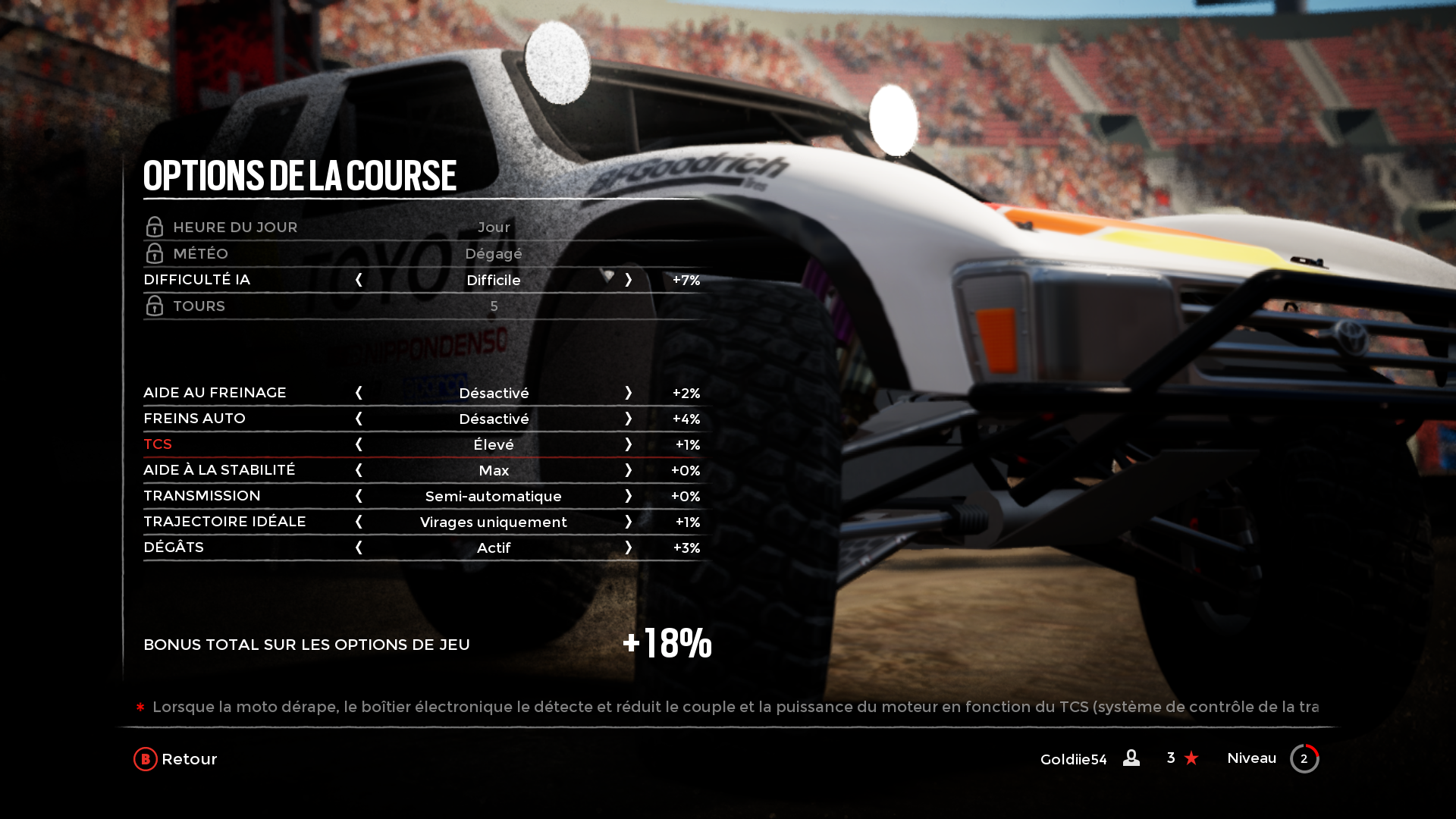This screenshot has height=819, width=1456.
Task: Click right arrow of Aide à la stabilité
Action: pos(629,470)
